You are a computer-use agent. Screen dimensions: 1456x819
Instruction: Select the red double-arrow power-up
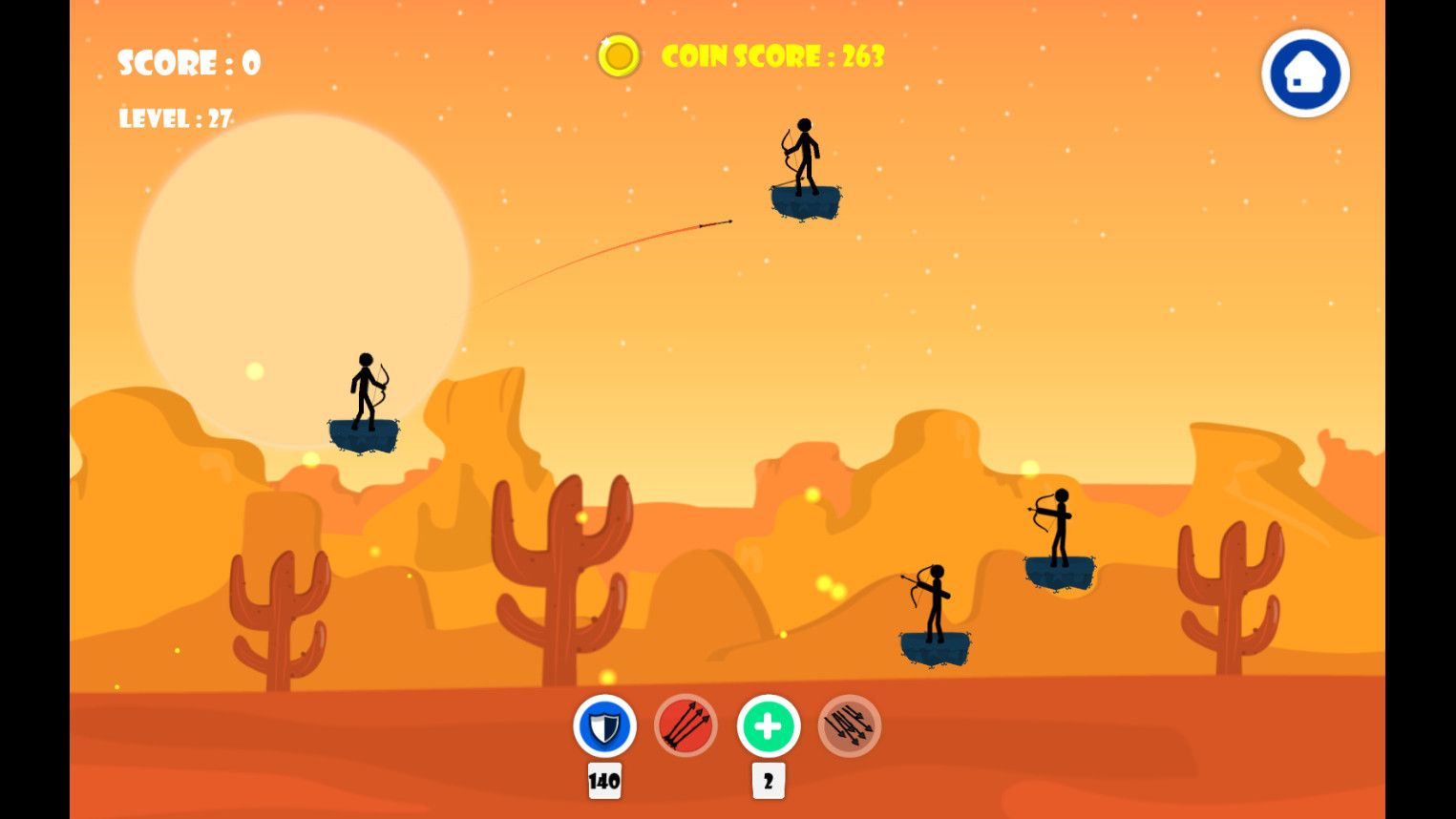(x=686, y=726)
